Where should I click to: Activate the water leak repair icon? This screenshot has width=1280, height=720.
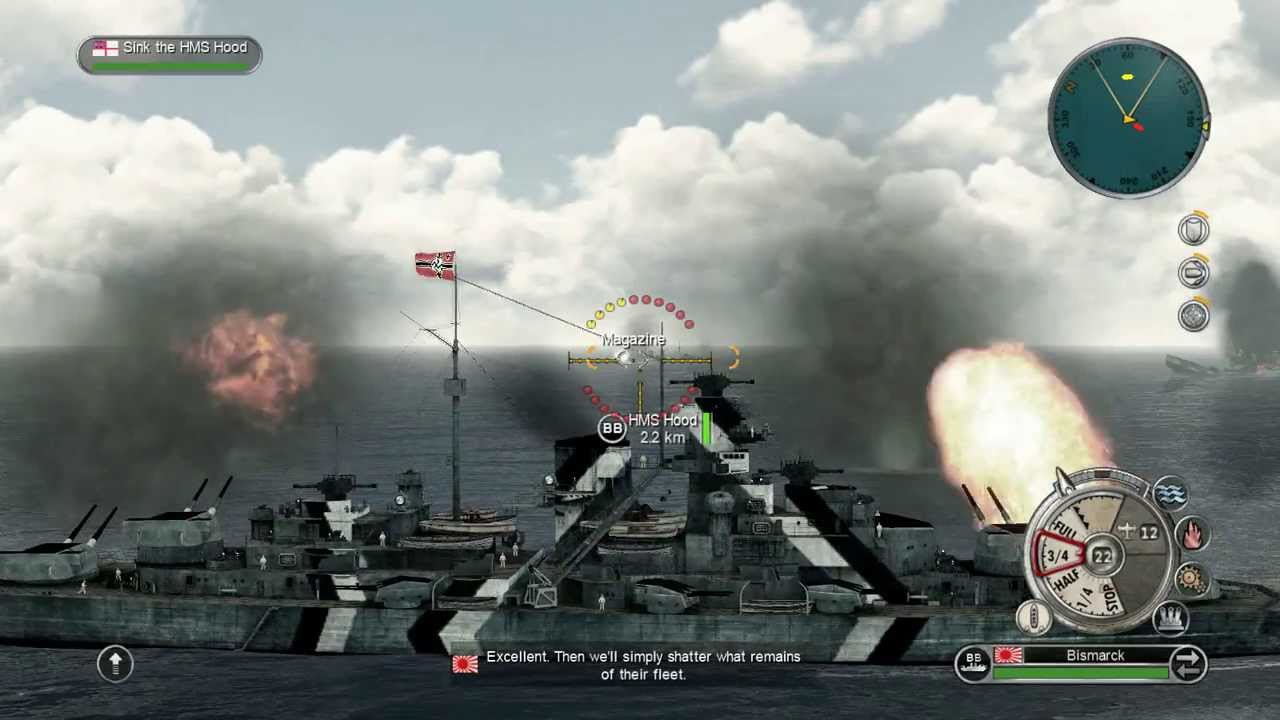click(1170, 493)
